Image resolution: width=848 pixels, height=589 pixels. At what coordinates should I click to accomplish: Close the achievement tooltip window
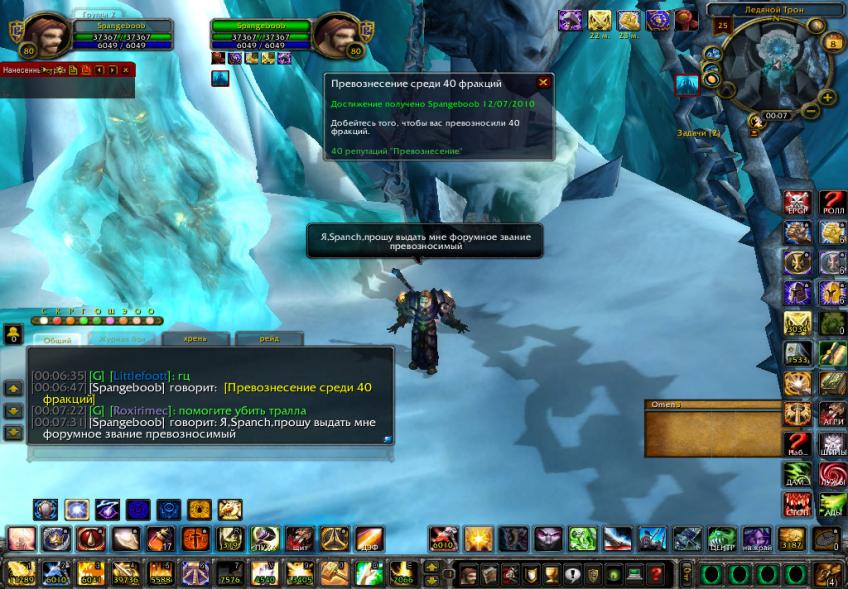(543, 83)
